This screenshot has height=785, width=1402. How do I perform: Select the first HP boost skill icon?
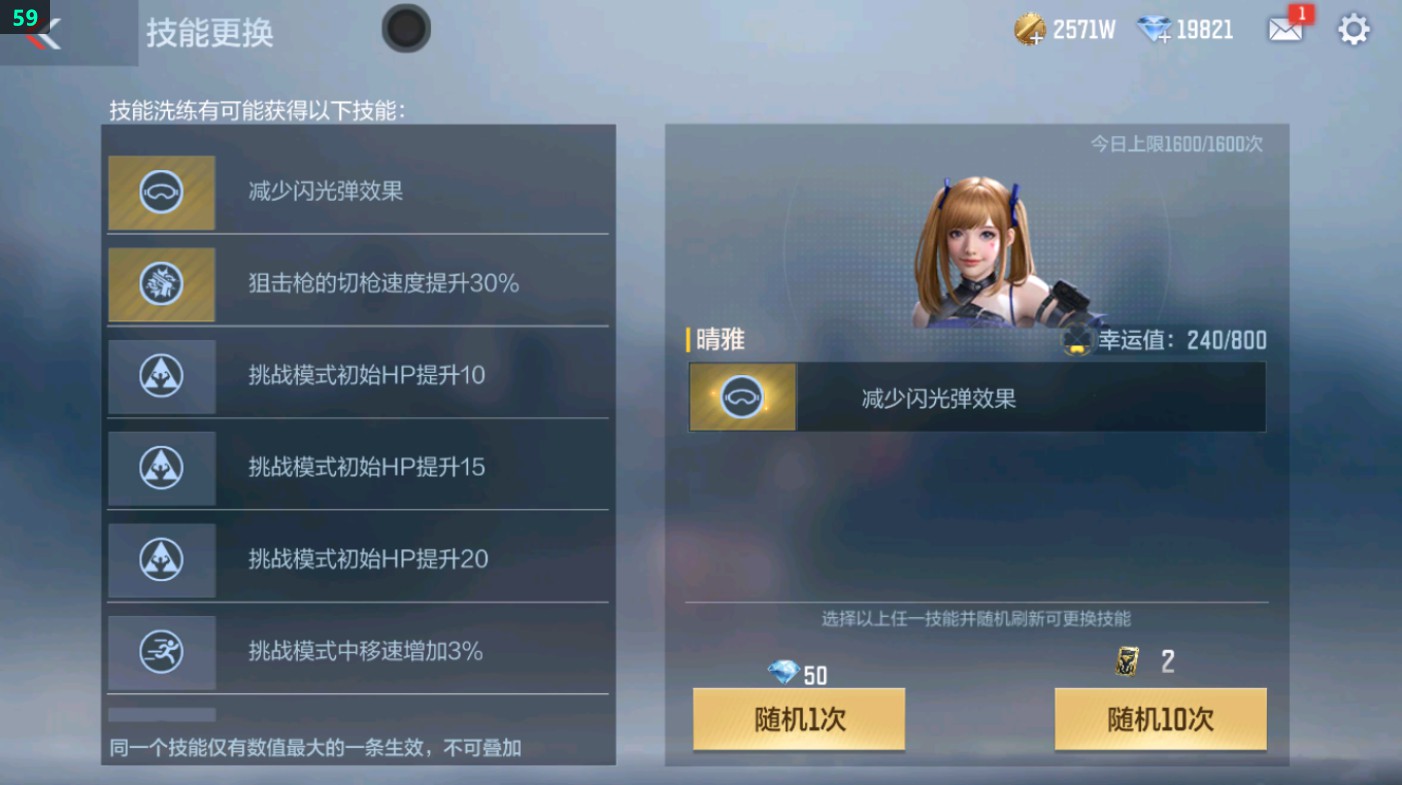pos(161,375)
